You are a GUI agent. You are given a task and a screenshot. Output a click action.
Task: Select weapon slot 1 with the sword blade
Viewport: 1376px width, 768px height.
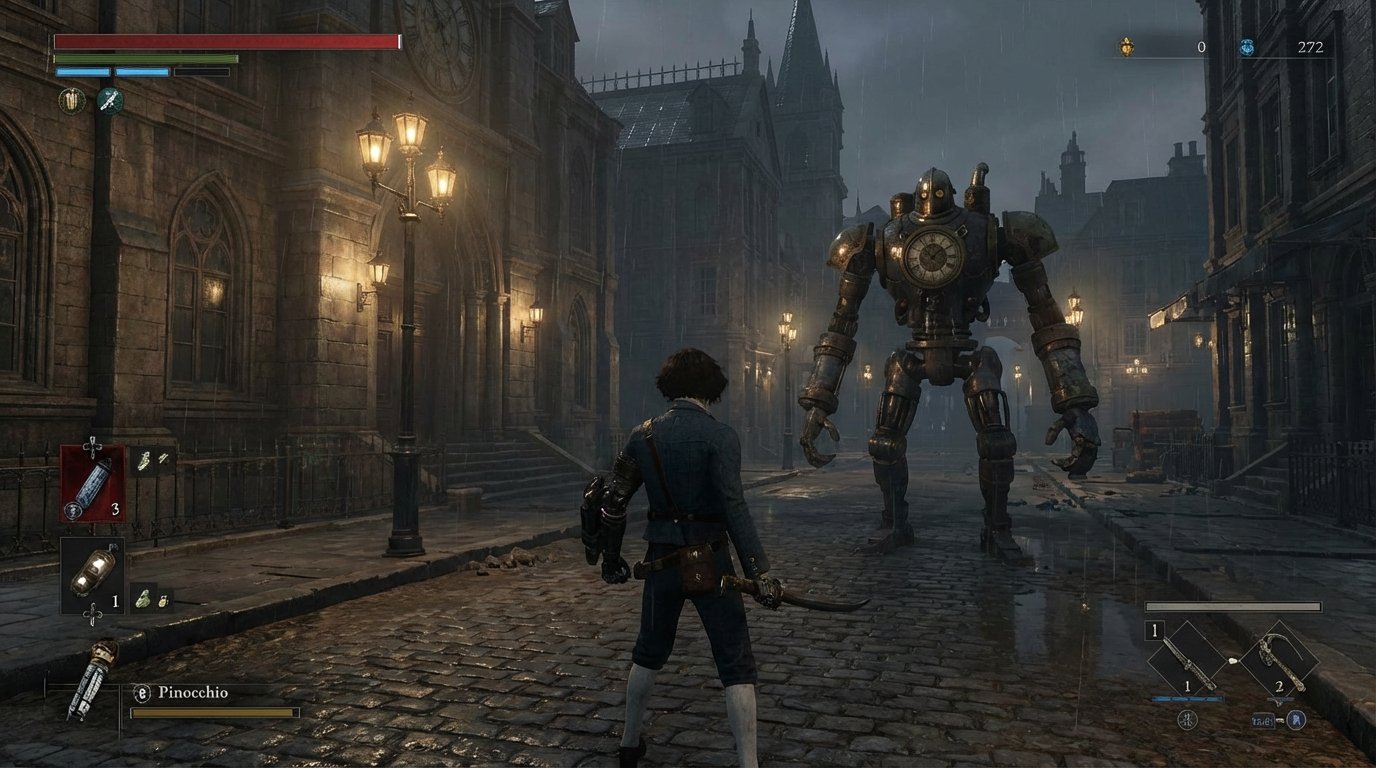point(1187,659)
